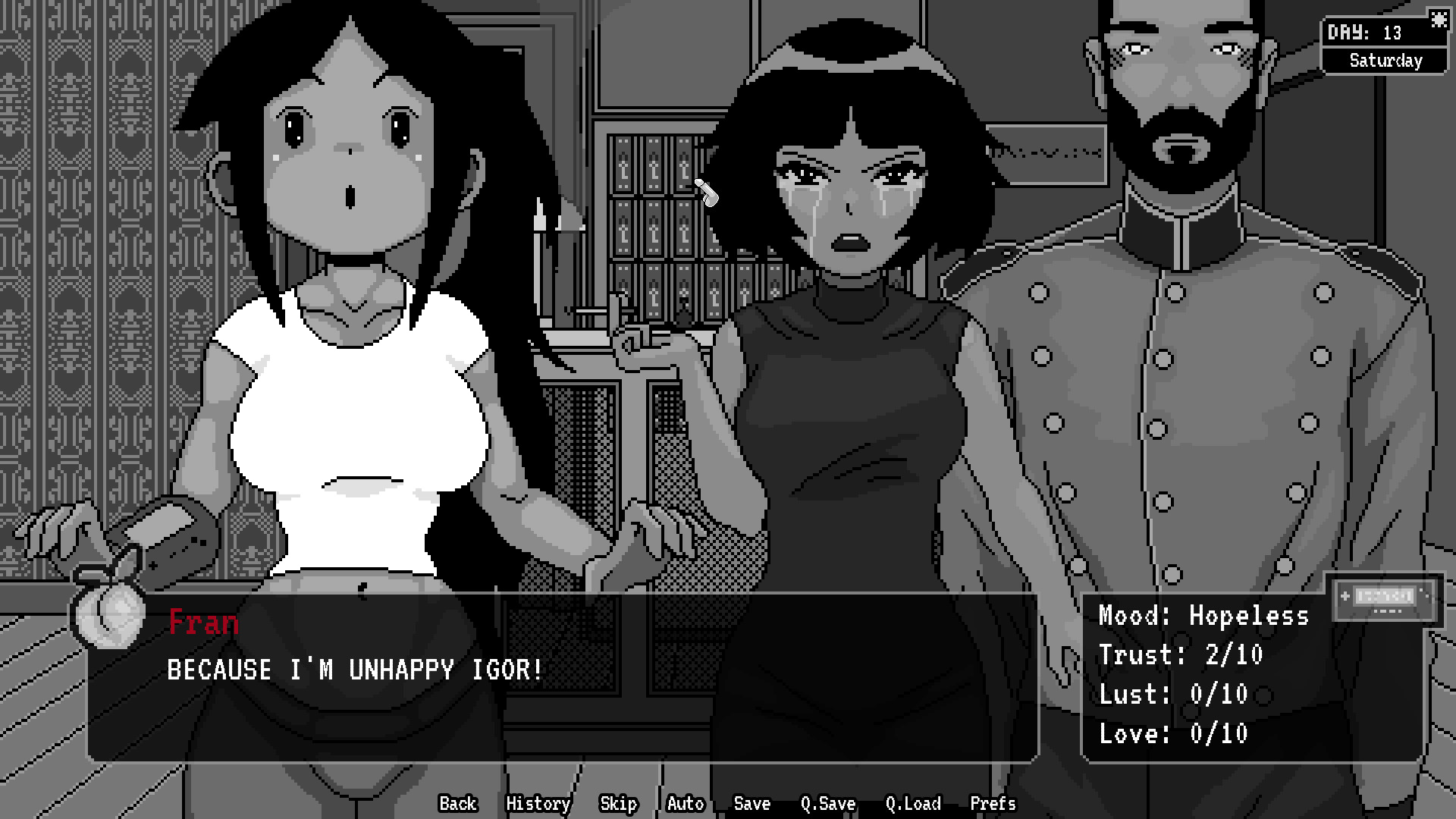Click the sun icon above the day counter
Screen dimensions: 1456x819
(x=1439, y=20)
